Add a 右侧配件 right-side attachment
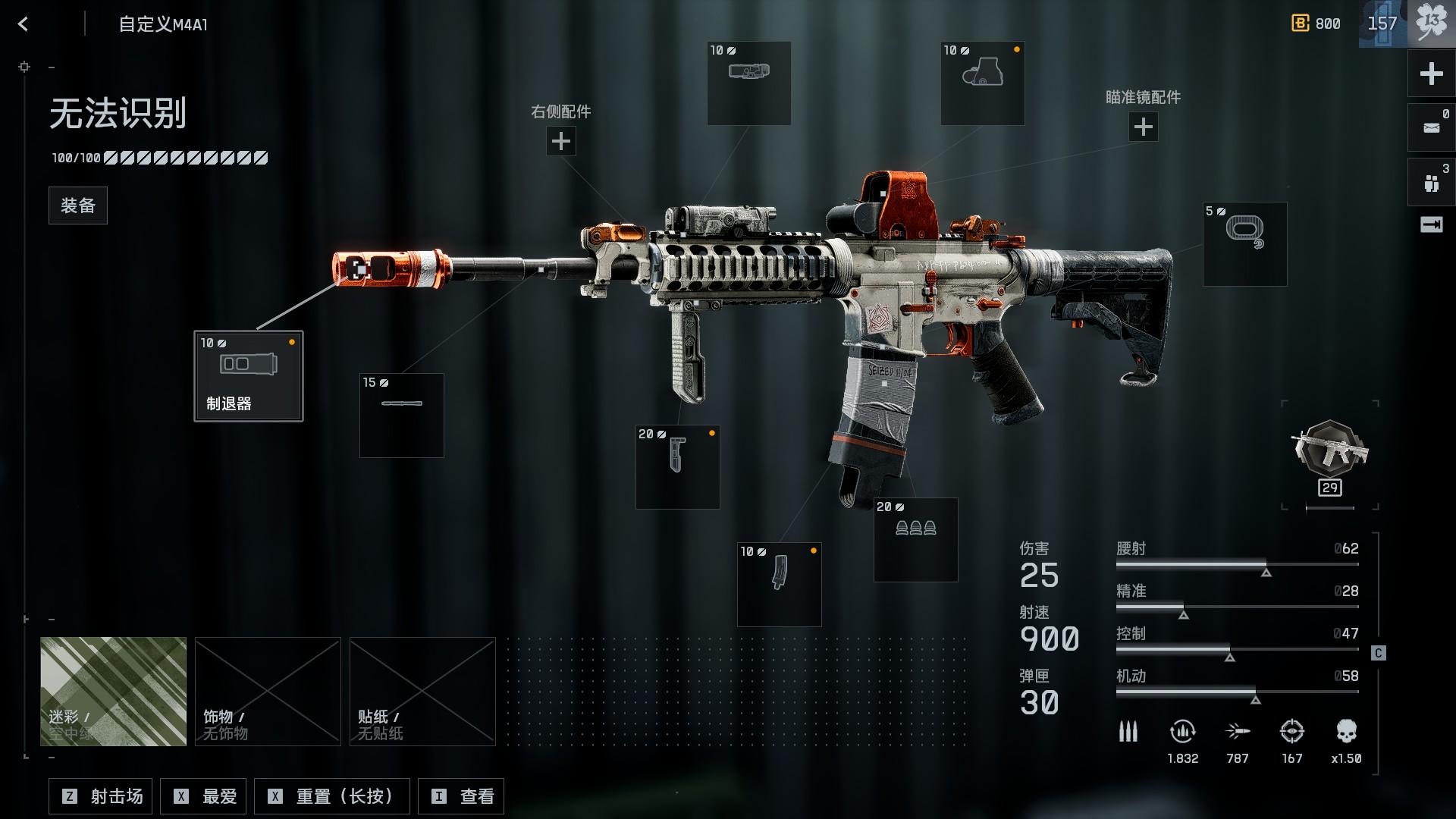The image size is (1456, 819). pos(561,141)
